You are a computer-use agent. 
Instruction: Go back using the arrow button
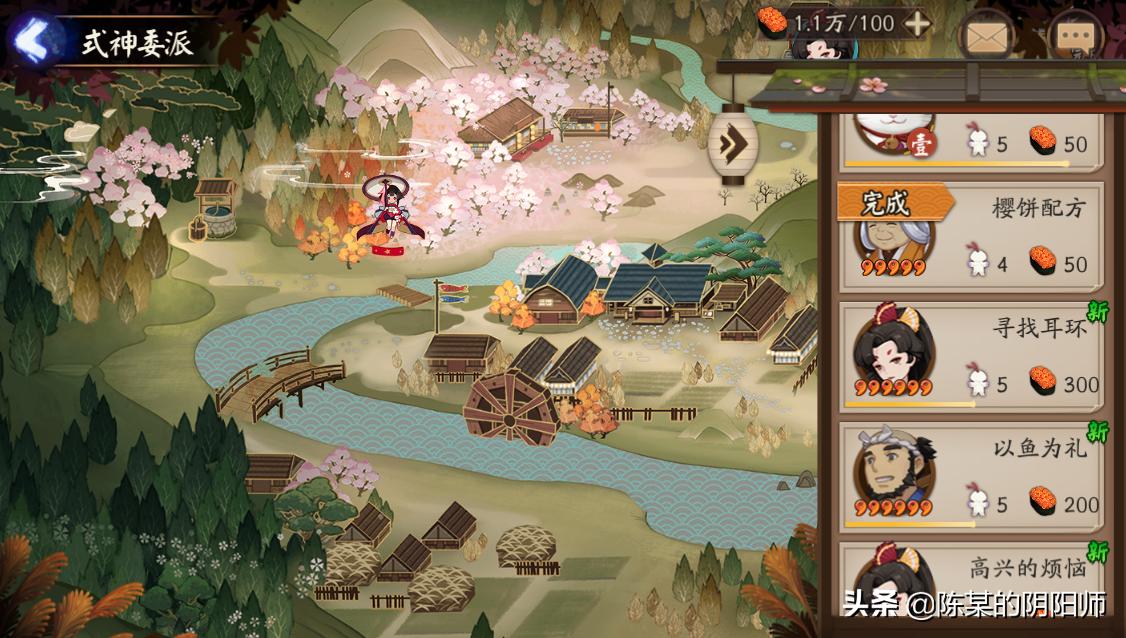35,40
